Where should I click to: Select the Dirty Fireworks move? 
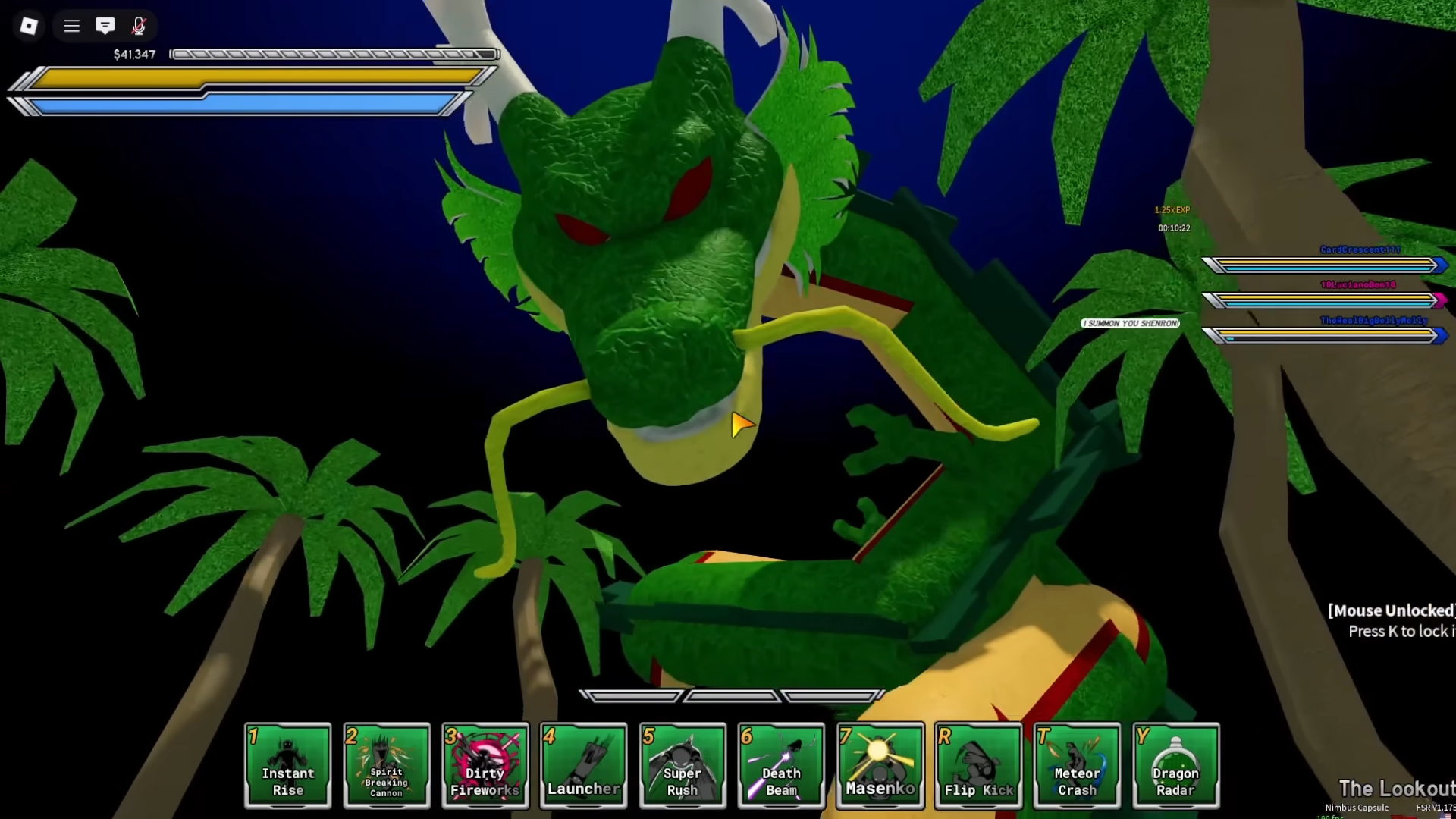click(x=485, y=764)
